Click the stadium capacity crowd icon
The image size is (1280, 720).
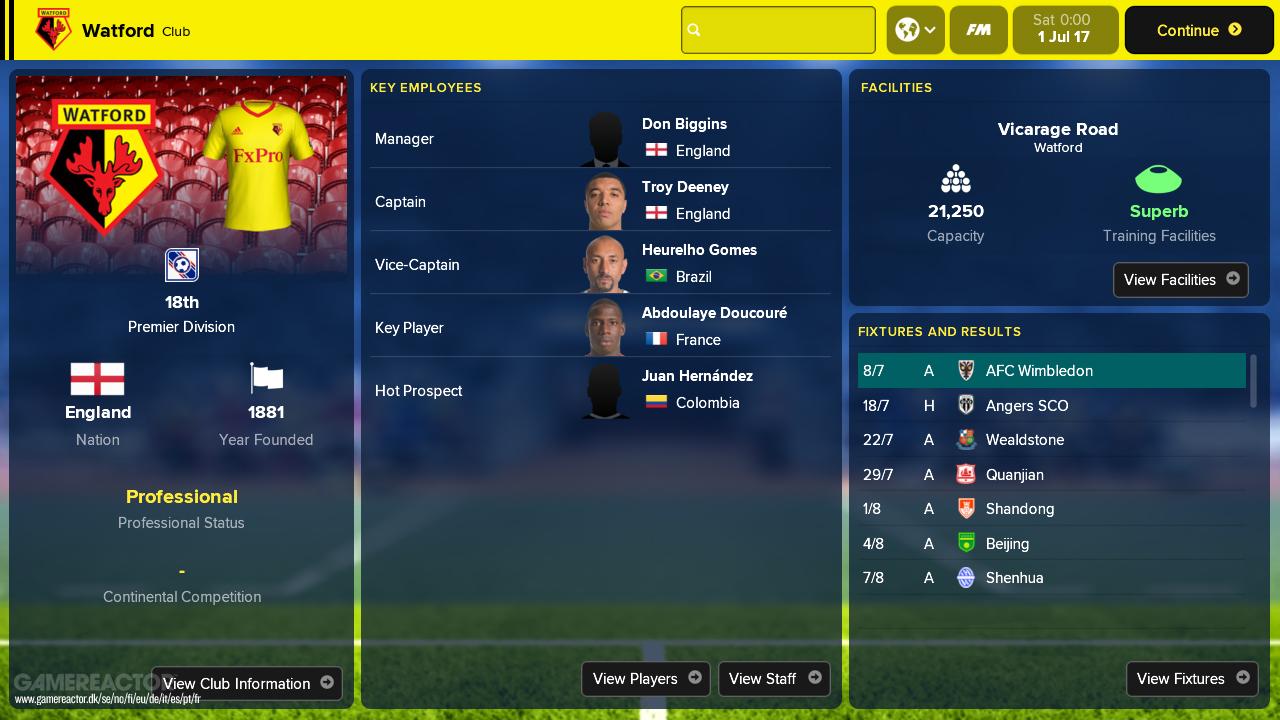(x=955, y=179)
